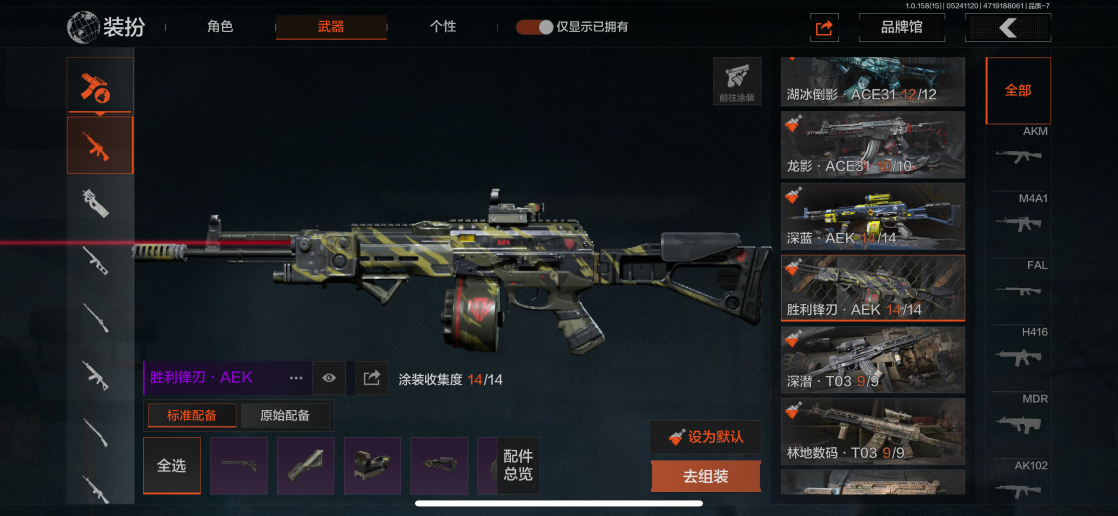Screen dimensions: 1118x516
Task: Toggle the 仅显示已拥有 switch
Action: [535, 27]
